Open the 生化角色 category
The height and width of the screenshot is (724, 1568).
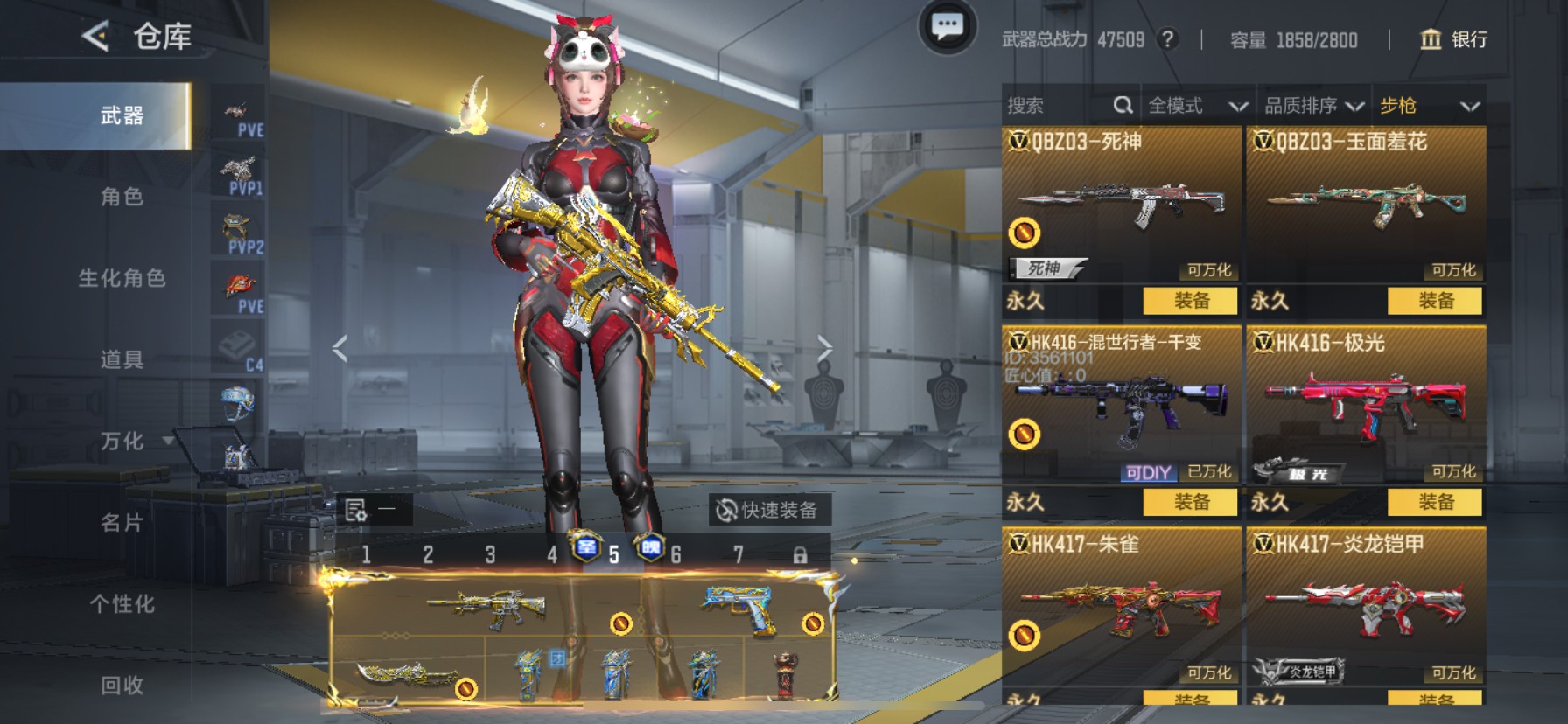pos(122,278)
